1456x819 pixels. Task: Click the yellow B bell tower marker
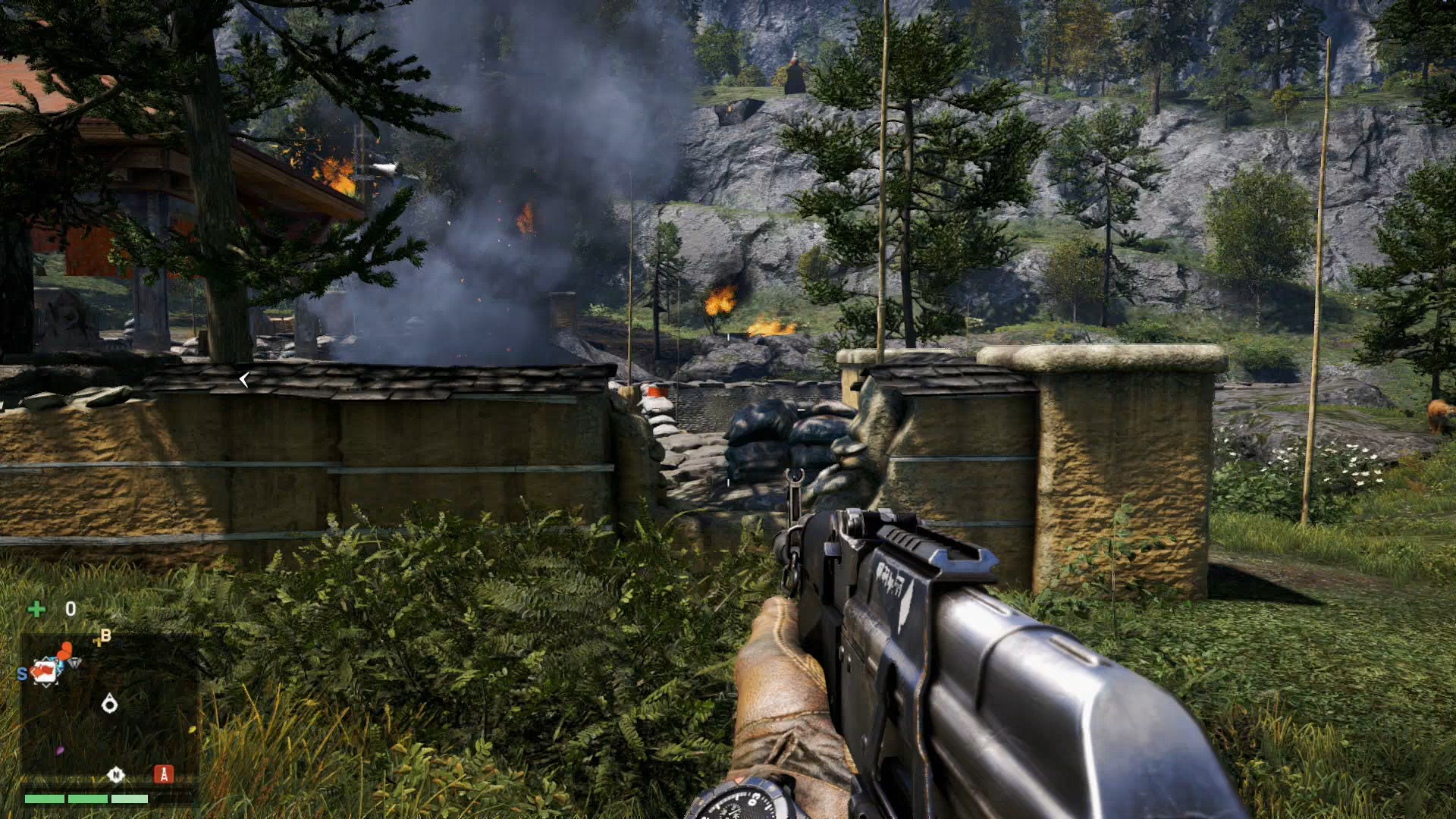[104, 635]
